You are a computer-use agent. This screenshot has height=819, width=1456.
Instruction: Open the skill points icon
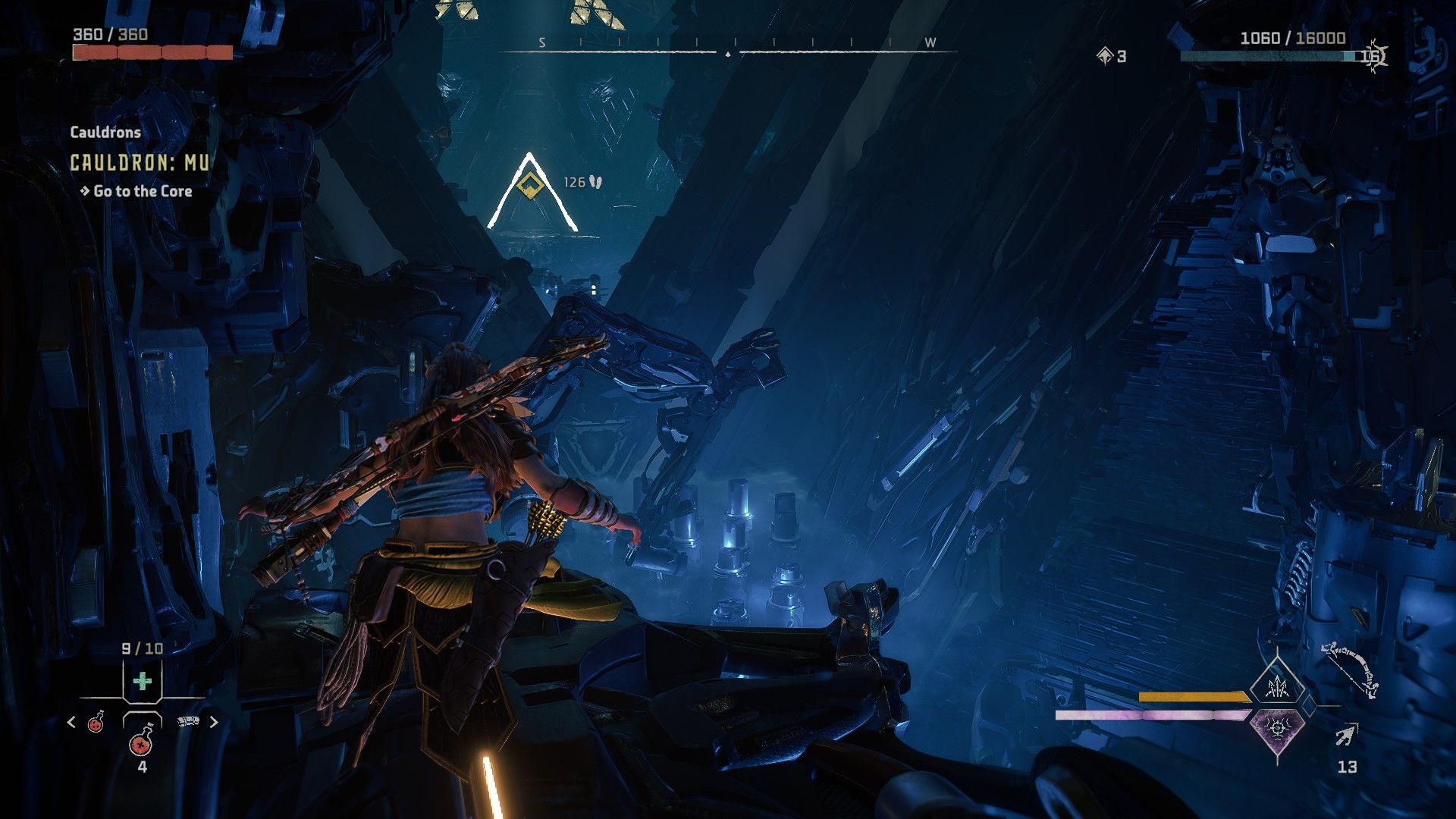1105,55
